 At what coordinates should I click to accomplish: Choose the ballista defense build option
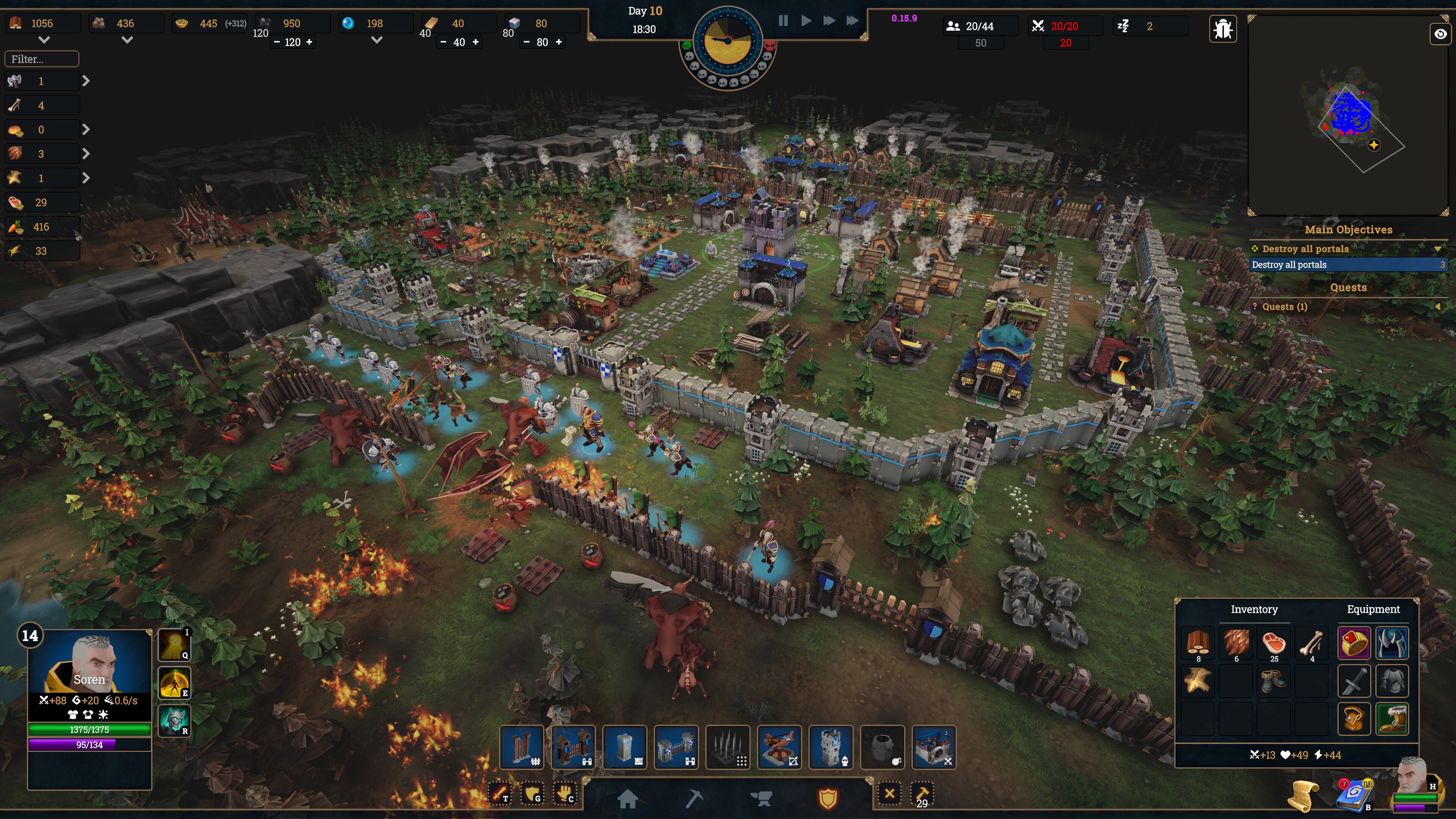tap(779, 747)
